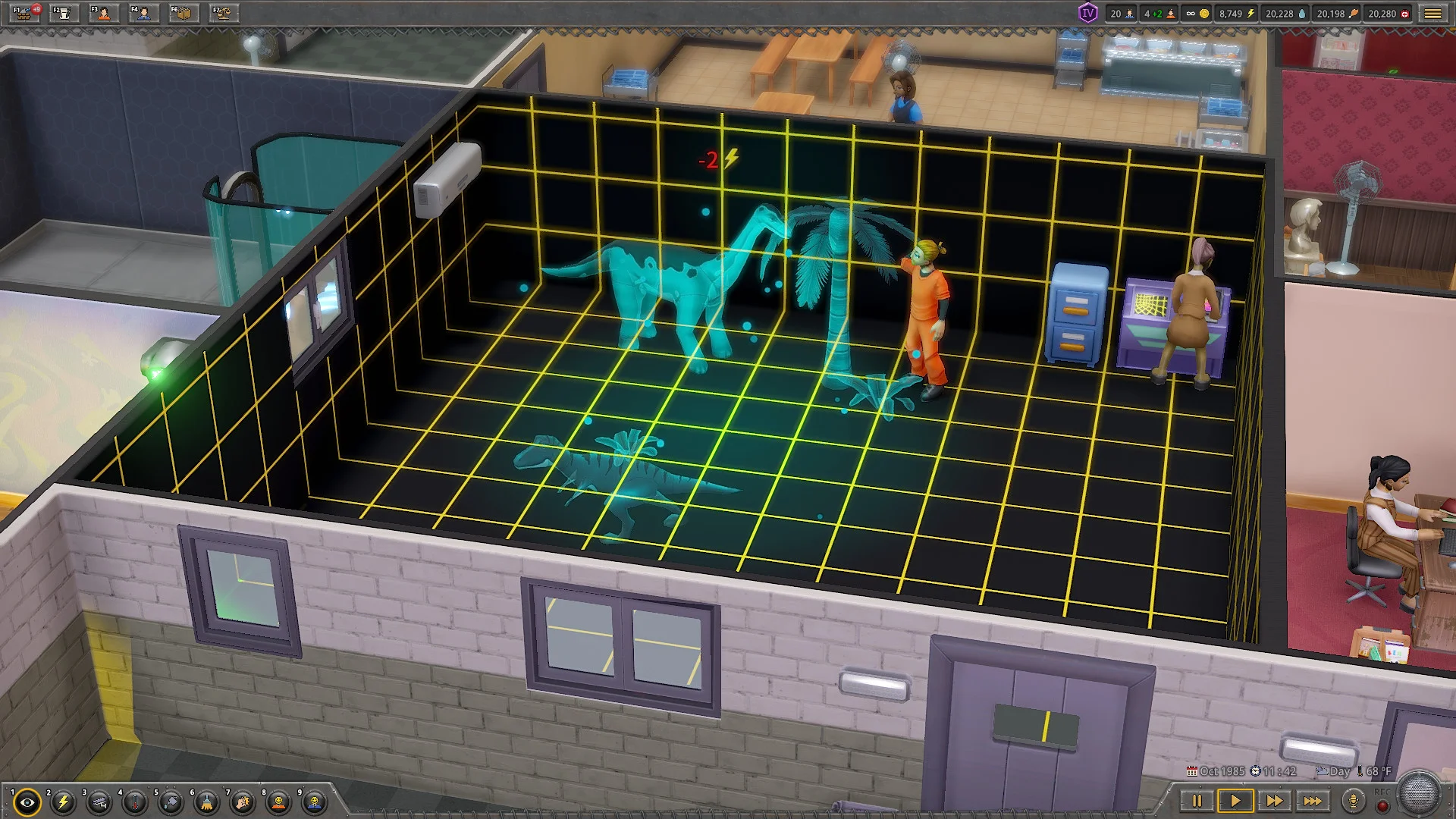Switch to double fast-forward speed

[x=1274, y=801]
